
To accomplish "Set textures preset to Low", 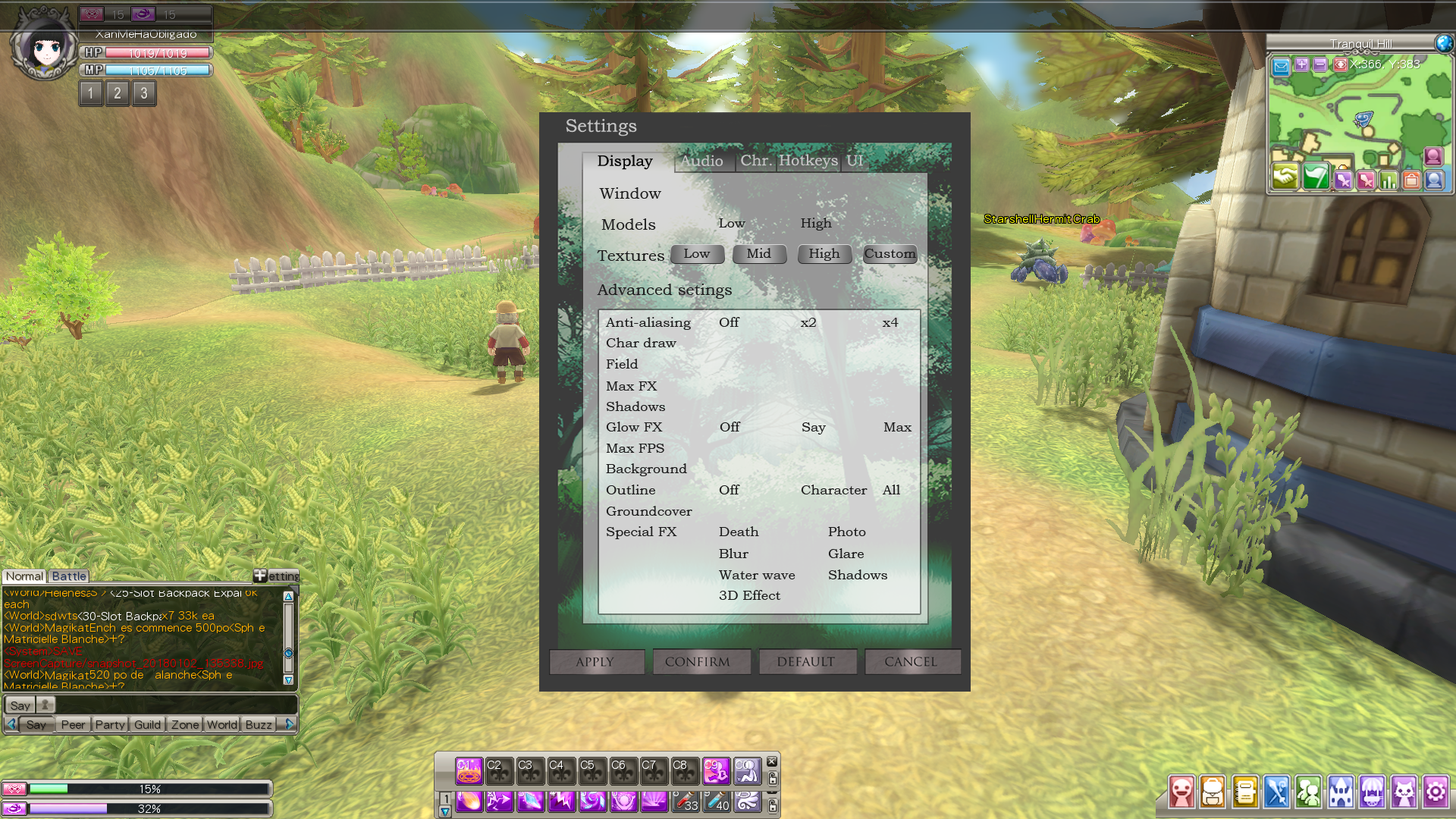I will [697, 254].
